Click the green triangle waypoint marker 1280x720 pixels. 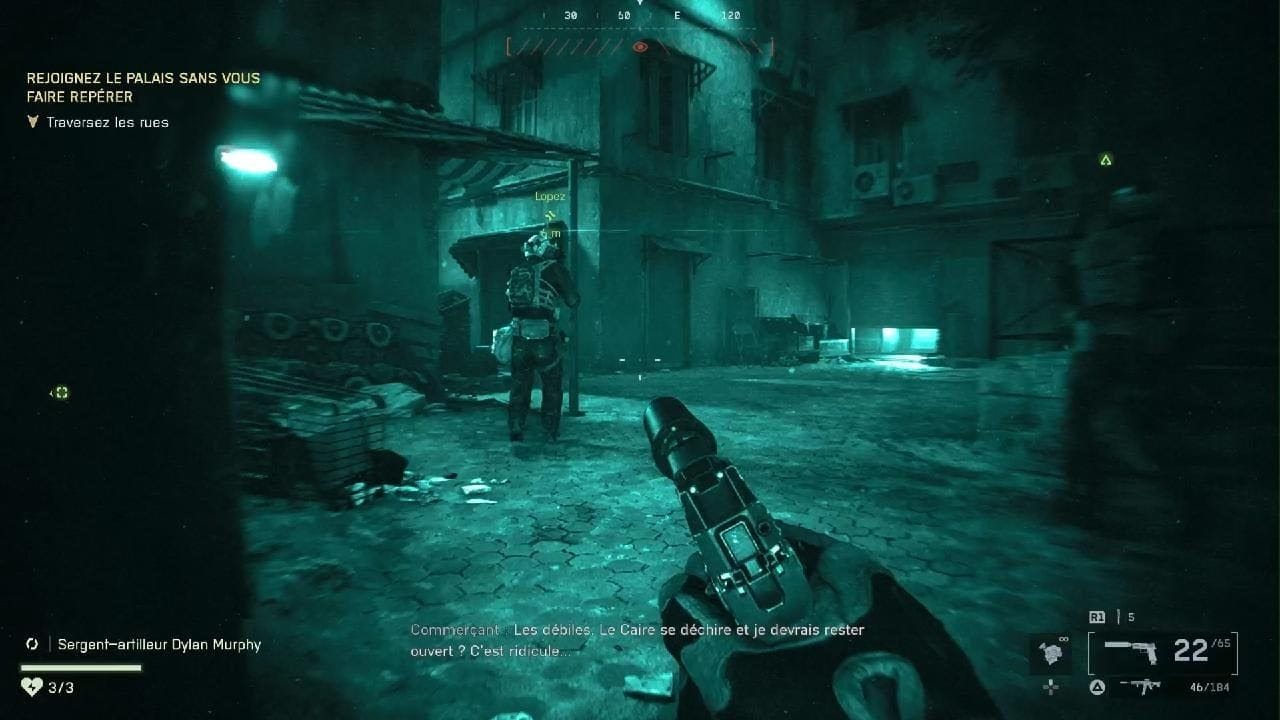pos(1105,160)
